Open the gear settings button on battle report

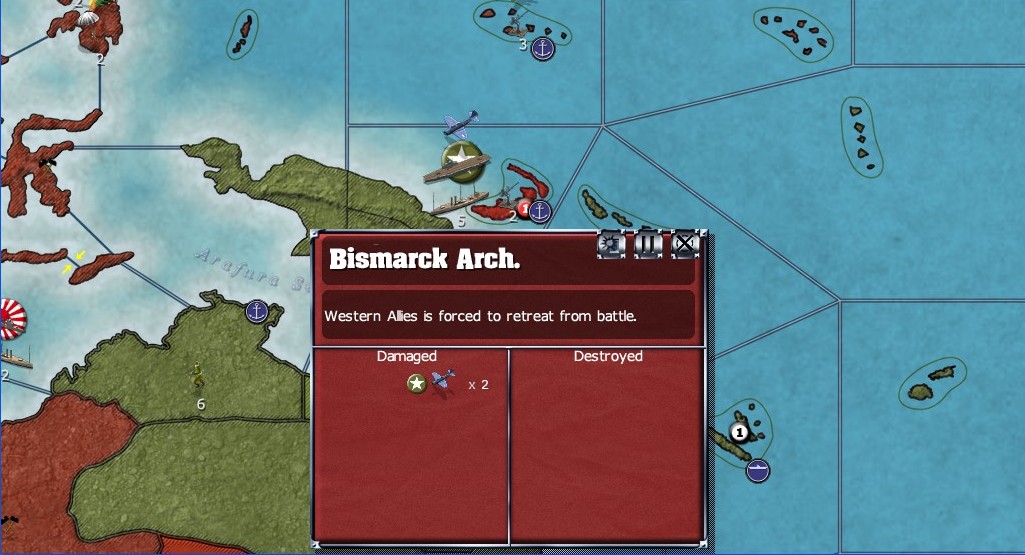click(x=610, y=244)
